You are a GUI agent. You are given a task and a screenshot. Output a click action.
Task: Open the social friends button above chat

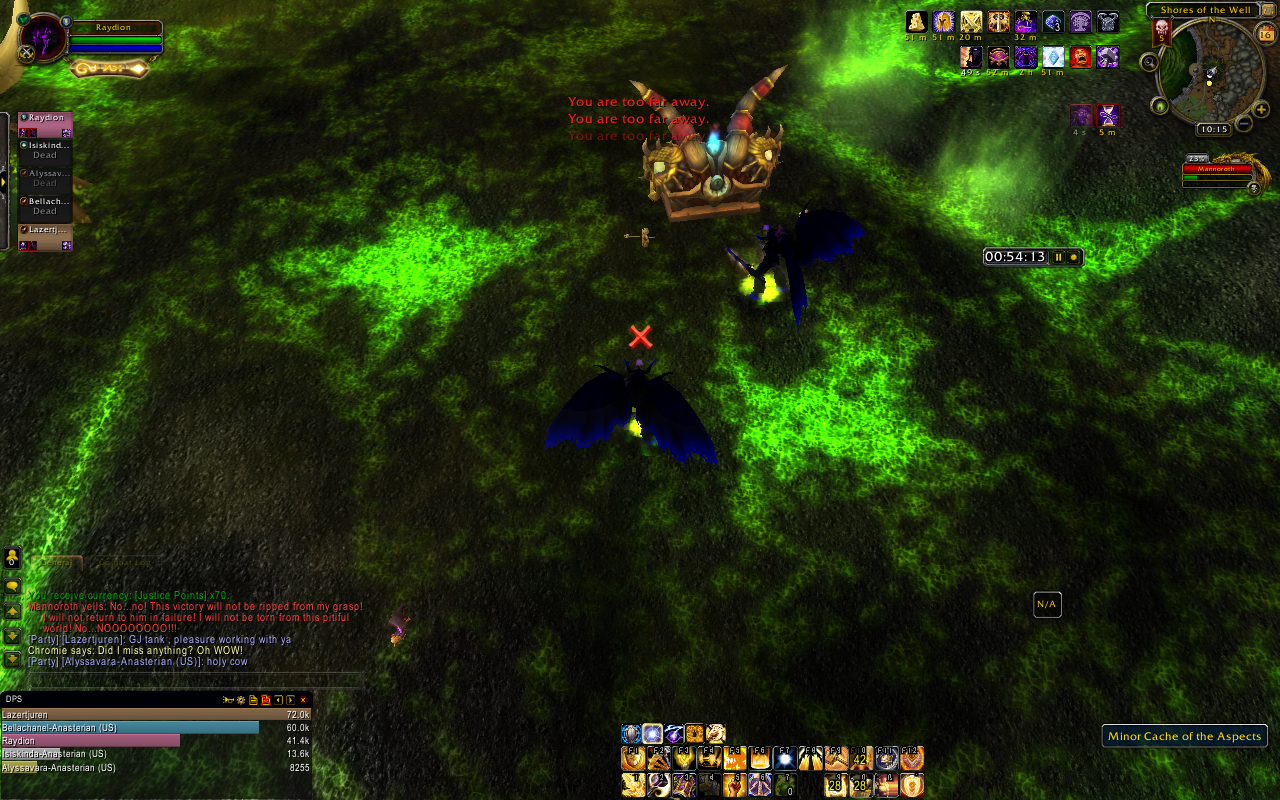(12, 557)
